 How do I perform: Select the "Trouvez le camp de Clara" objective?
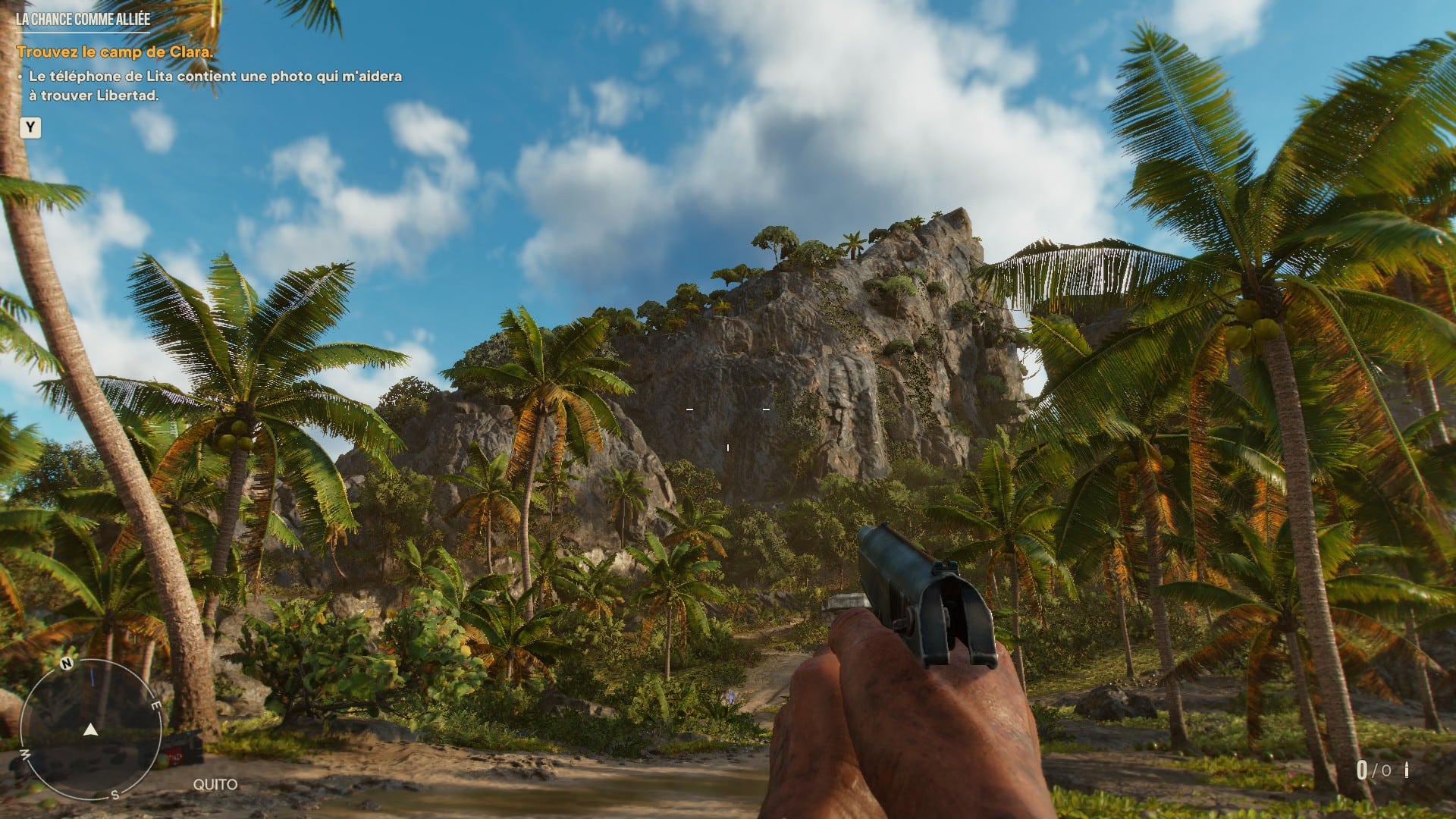pos(115,52)
